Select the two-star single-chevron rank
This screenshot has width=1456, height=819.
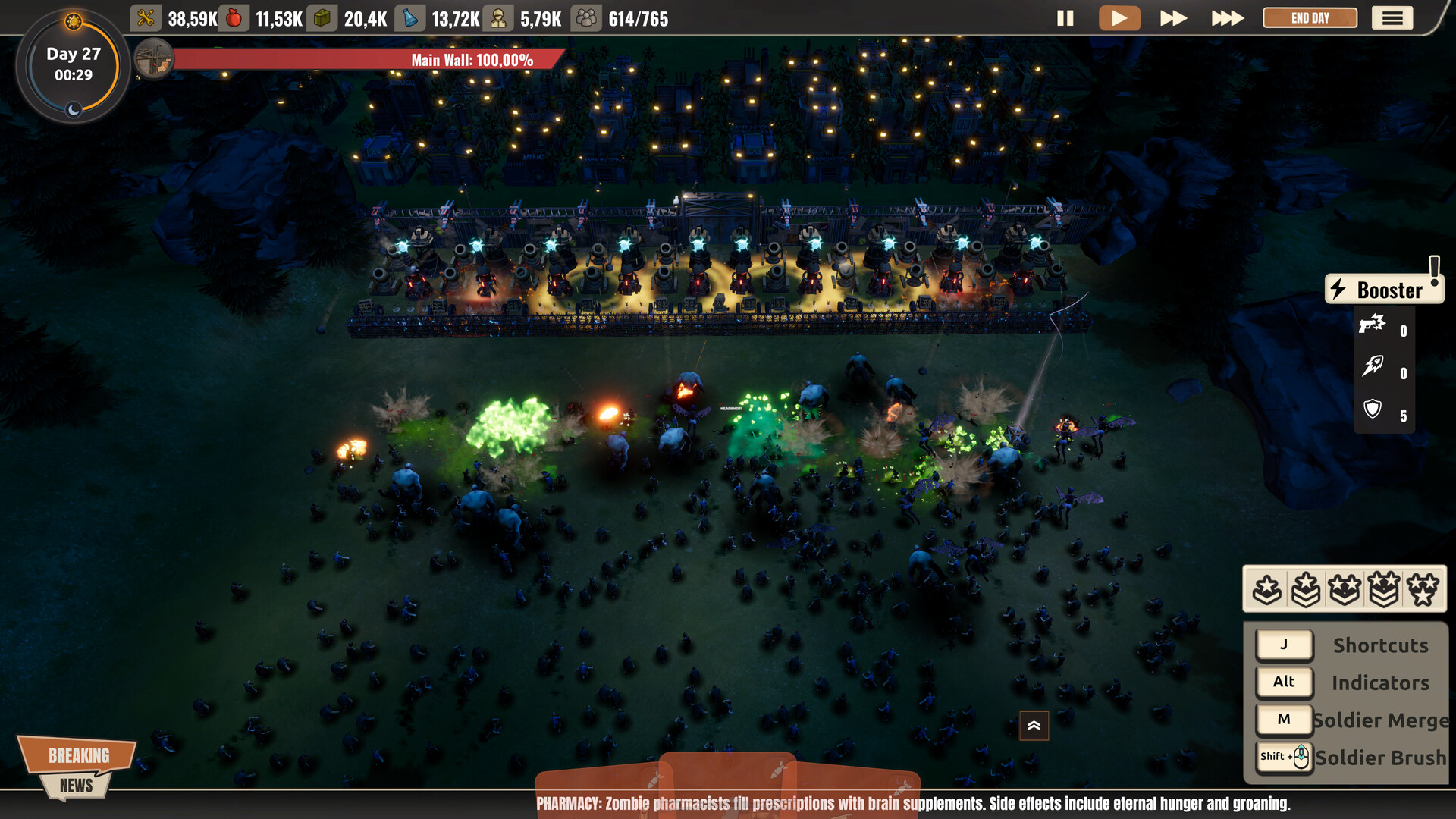tap(1345, 589)
